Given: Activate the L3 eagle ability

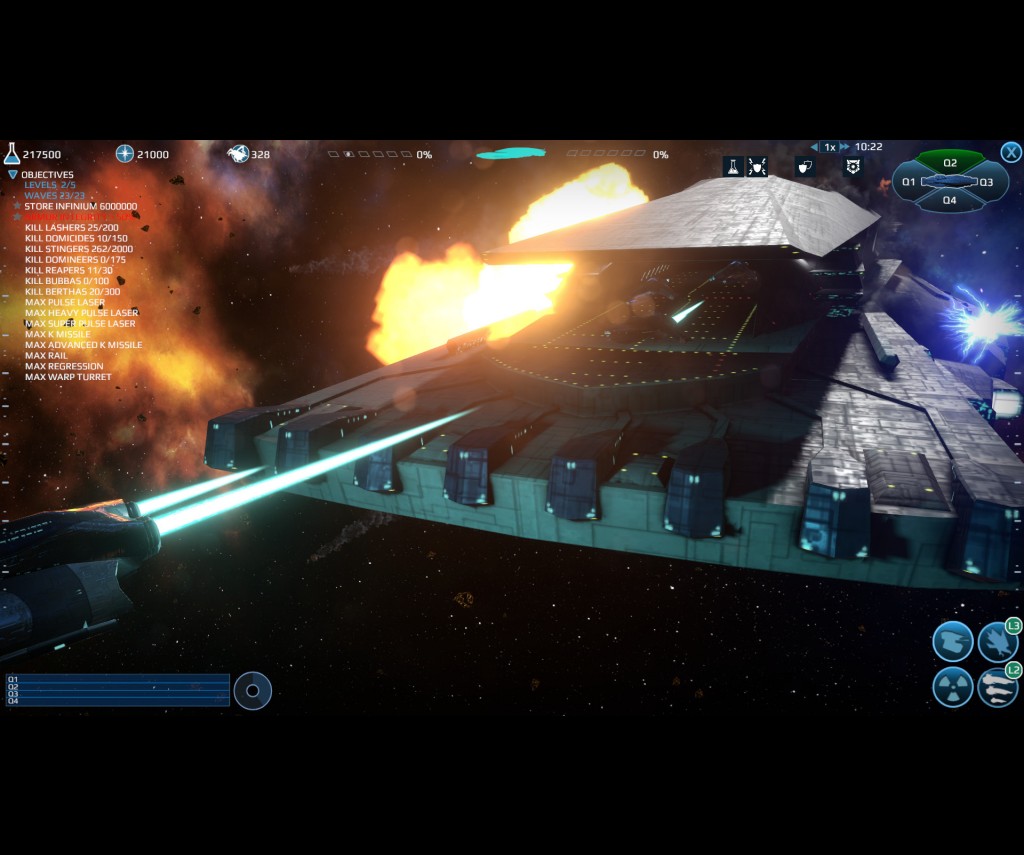Looking at the screenshot, I should (x=997, y=641).
